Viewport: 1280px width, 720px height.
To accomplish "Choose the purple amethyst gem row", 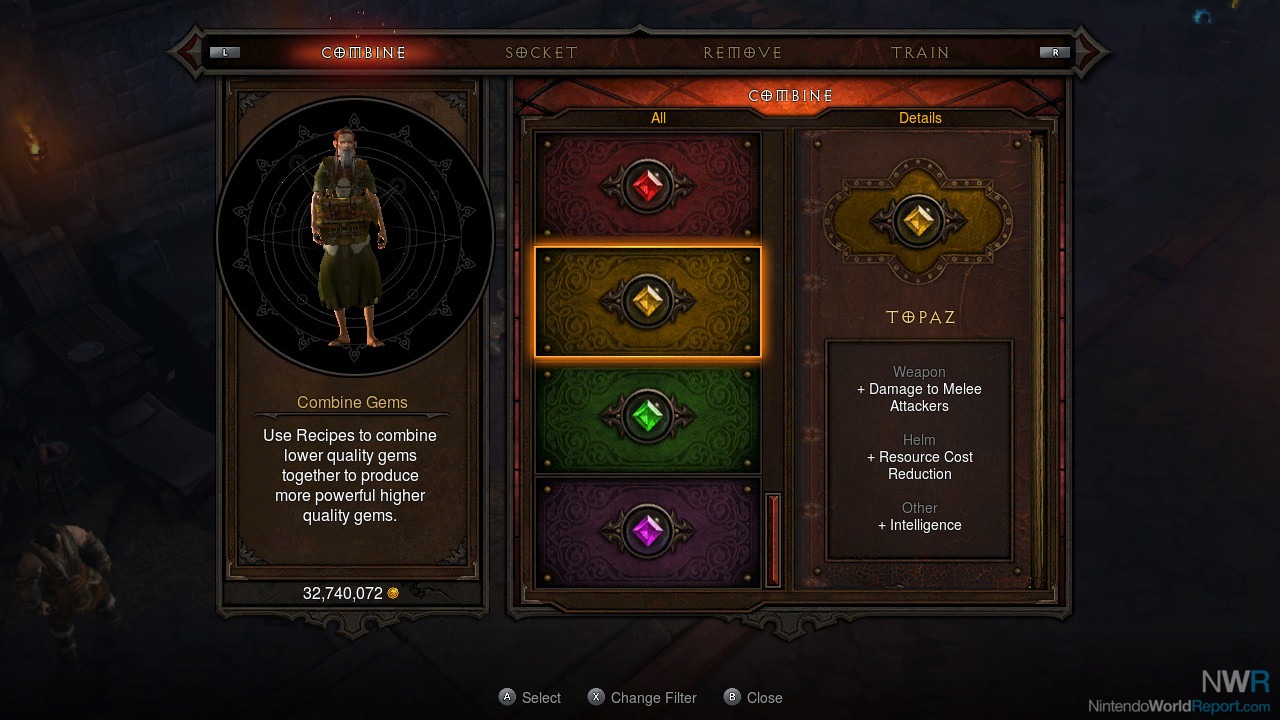I will pyautogui.click(x=648, y=531).
